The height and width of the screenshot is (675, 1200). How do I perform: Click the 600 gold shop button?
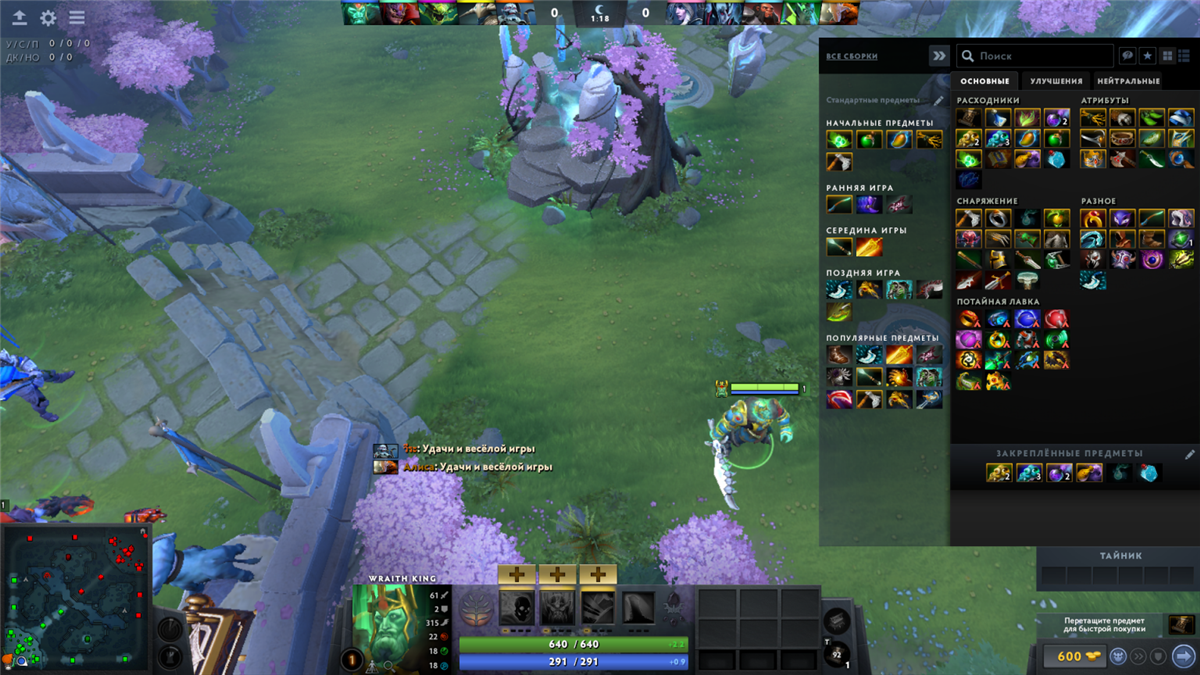click(x=1070, y=656)
